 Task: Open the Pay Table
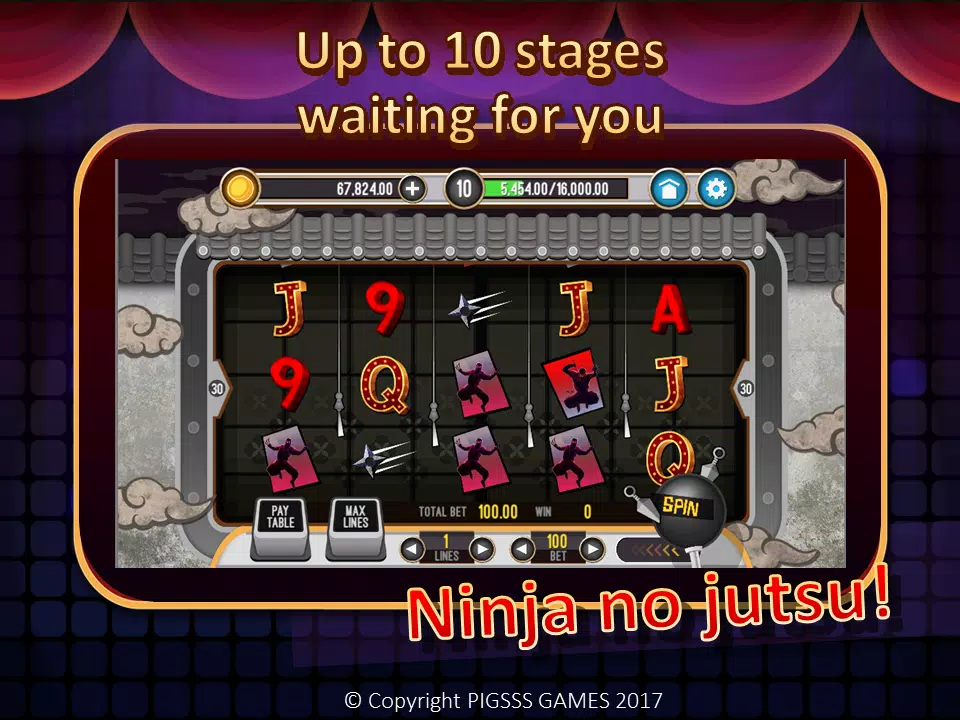[279, 518]
